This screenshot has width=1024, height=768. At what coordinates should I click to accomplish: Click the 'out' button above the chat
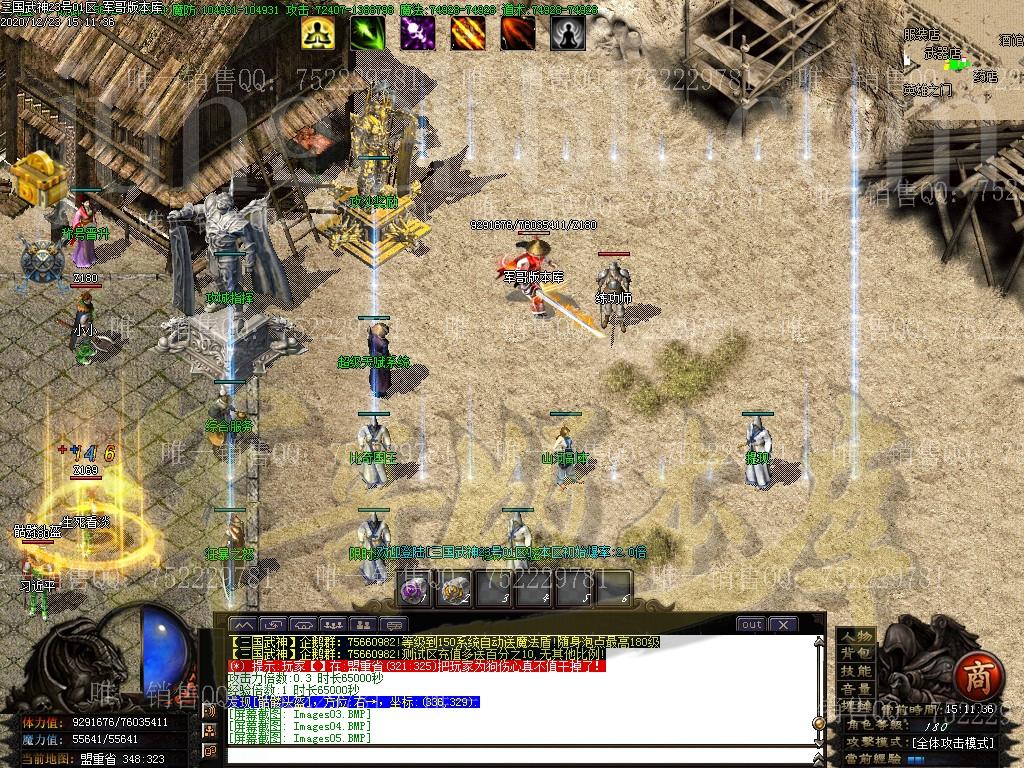point(751,624)
